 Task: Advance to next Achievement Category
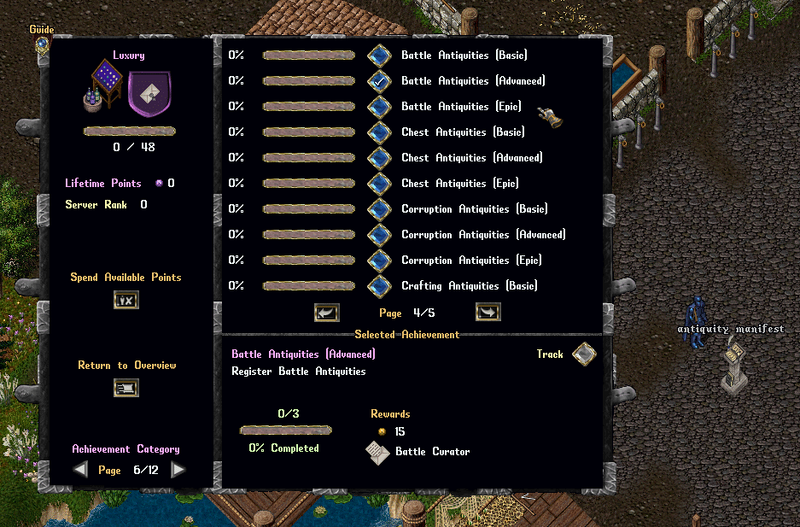(x=178, y=470)
